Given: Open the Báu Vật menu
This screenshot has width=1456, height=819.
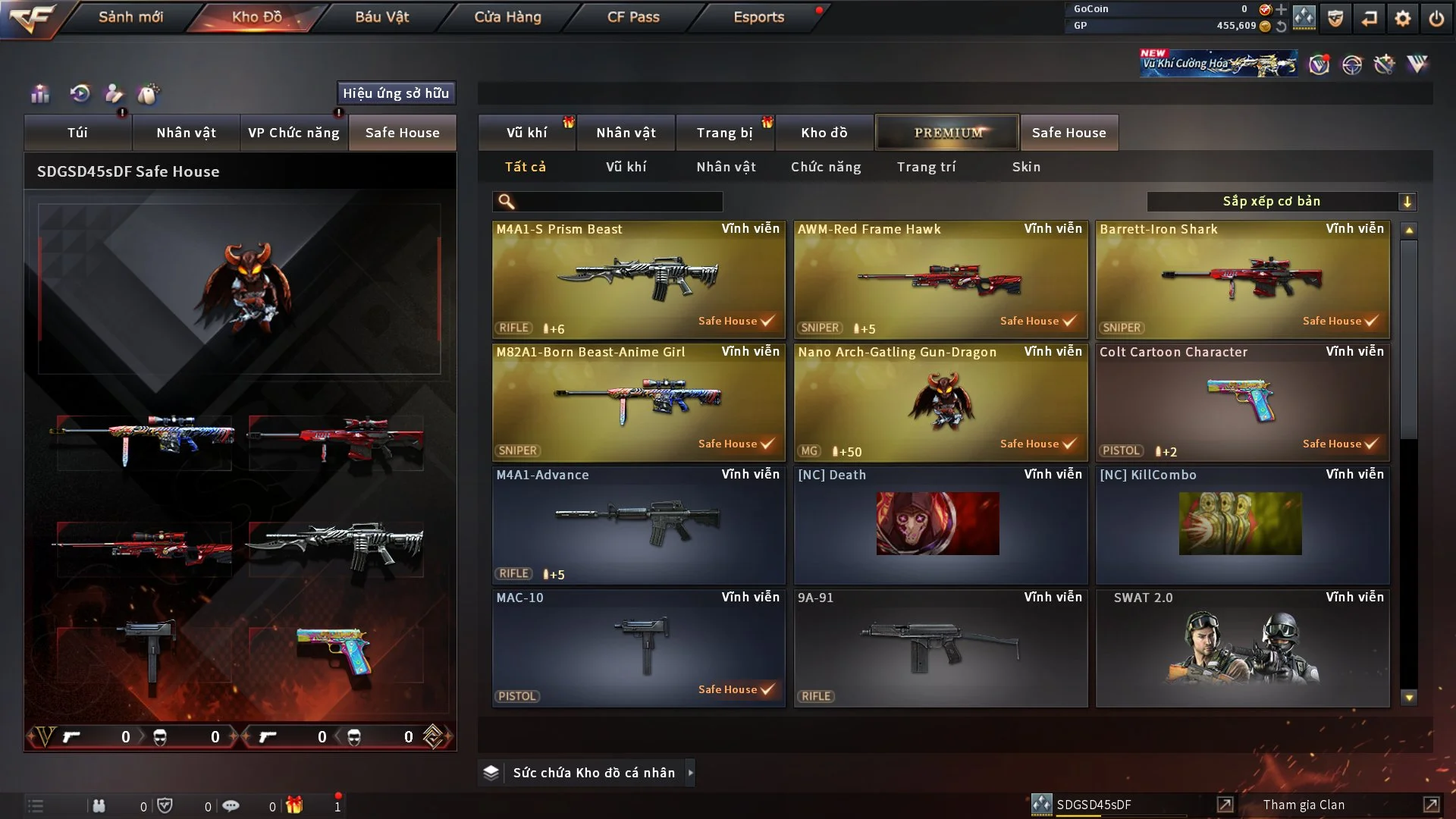Looking at the screenshot, I should pos(381,17).
